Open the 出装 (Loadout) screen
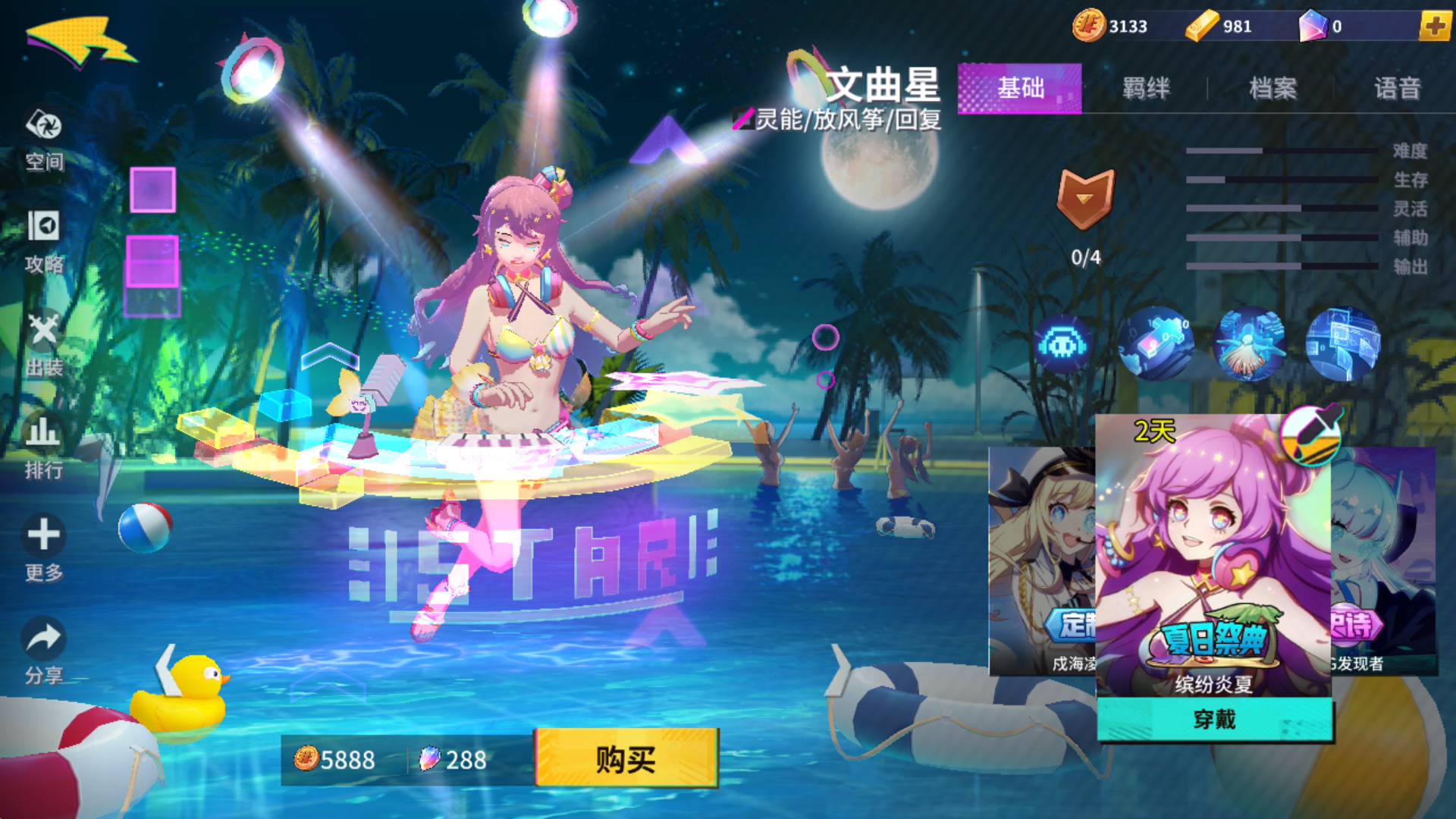The width and height of the screenshot is (1456, 819). point(43,341)
